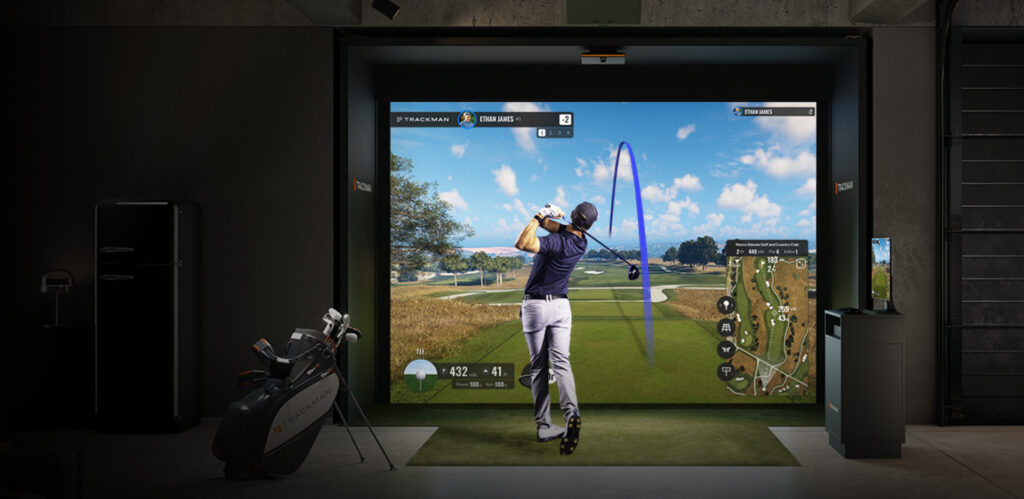Choose the butterfly-shaped icon button
Image resolution: width=1024 pixels, height=499 pixels.
(726, 349)
